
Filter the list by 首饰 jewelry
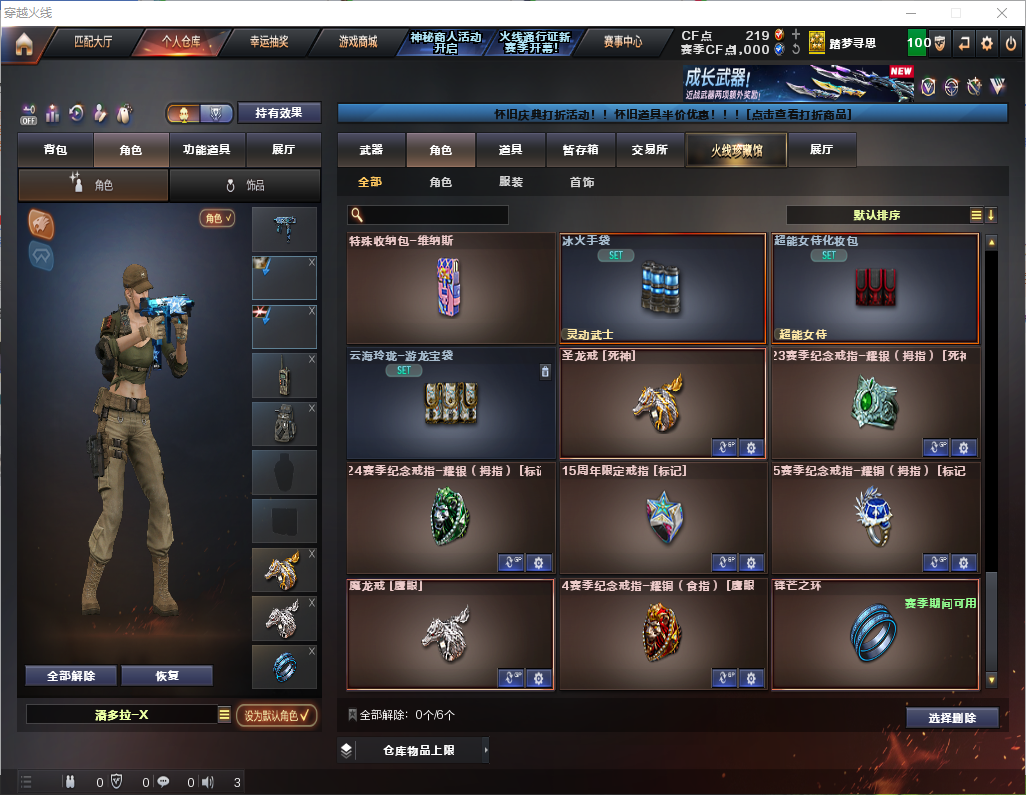click(x=582, y=182)
